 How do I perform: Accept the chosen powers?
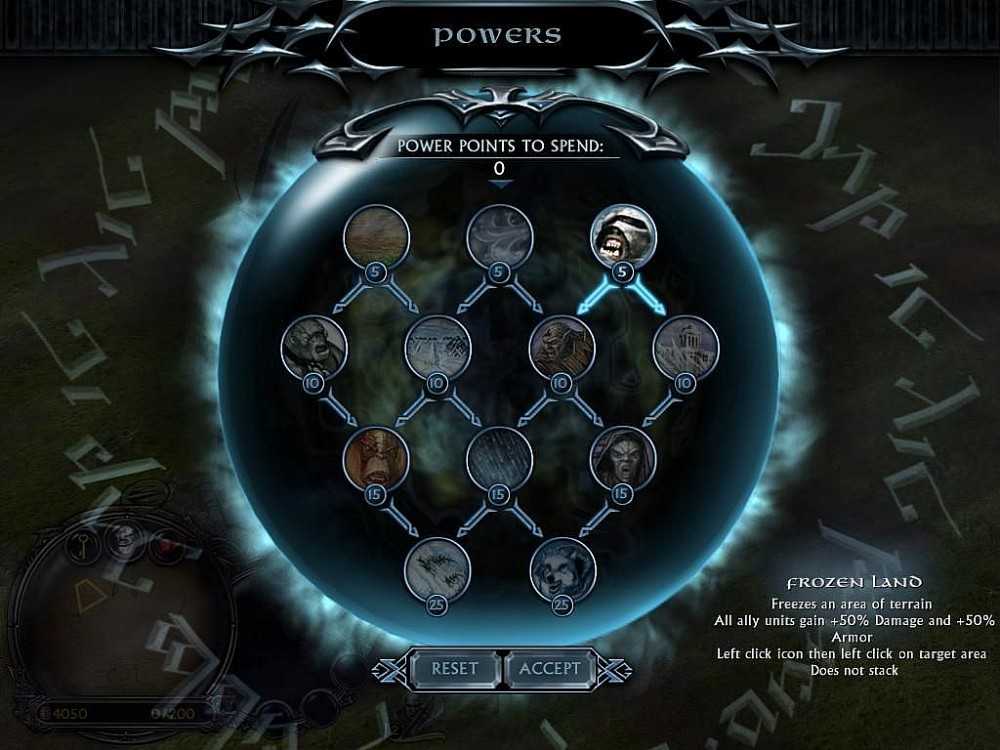point(550,668)
